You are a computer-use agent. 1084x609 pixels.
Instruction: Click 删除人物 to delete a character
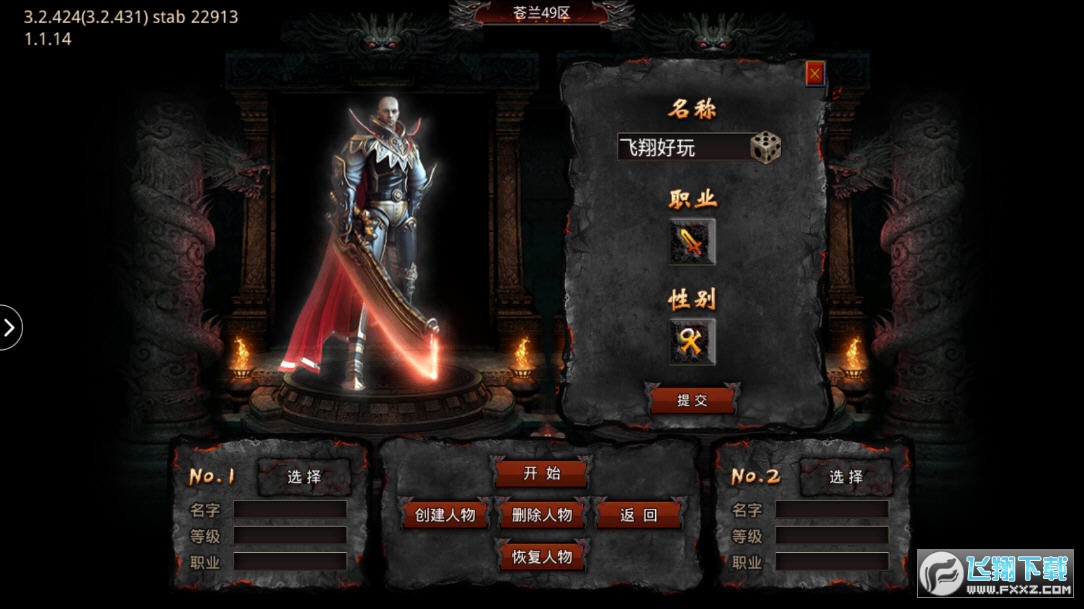tap(541, 515)
